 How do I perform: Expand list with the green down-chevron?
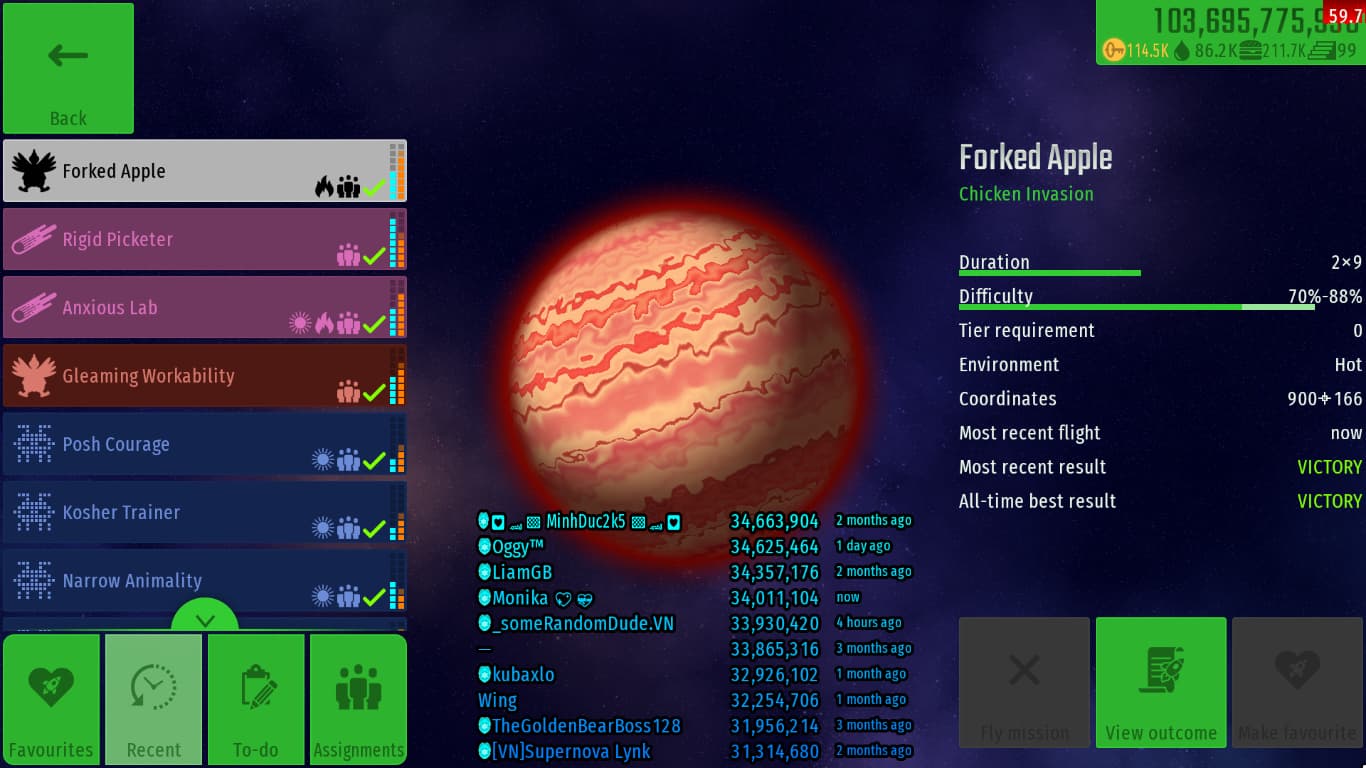205,620
